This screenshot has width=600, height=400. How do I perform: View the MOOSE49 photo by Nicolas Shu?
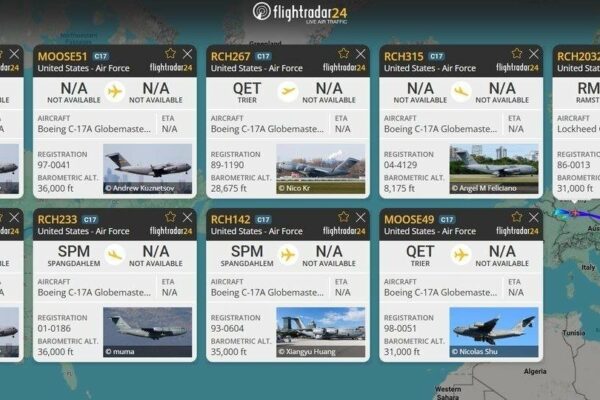(493, 332)
